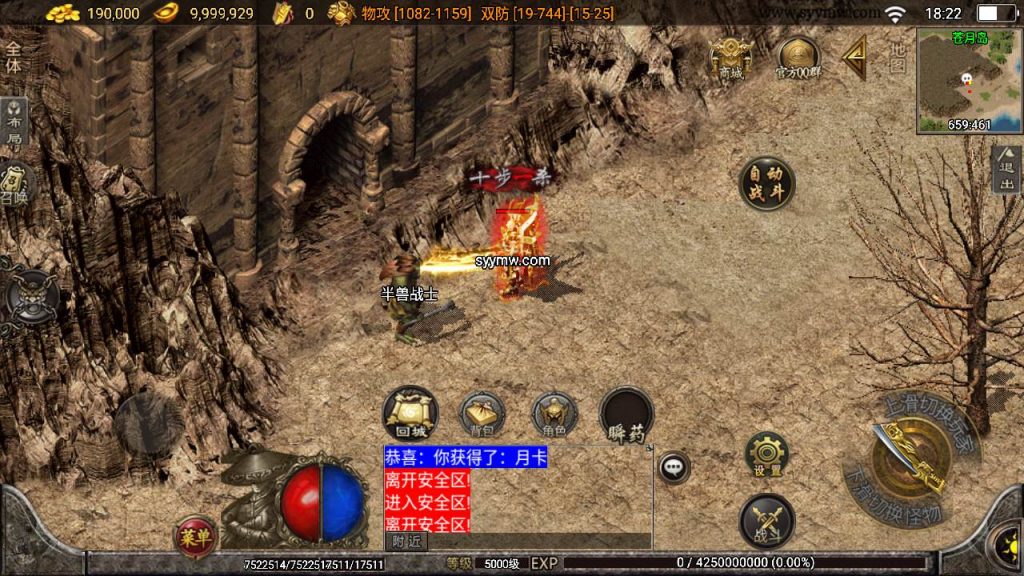Screen dimensions: 1024x576
Task: Open the 菜单 menu button
Action: pyautogui.click(x=194, y=535)
